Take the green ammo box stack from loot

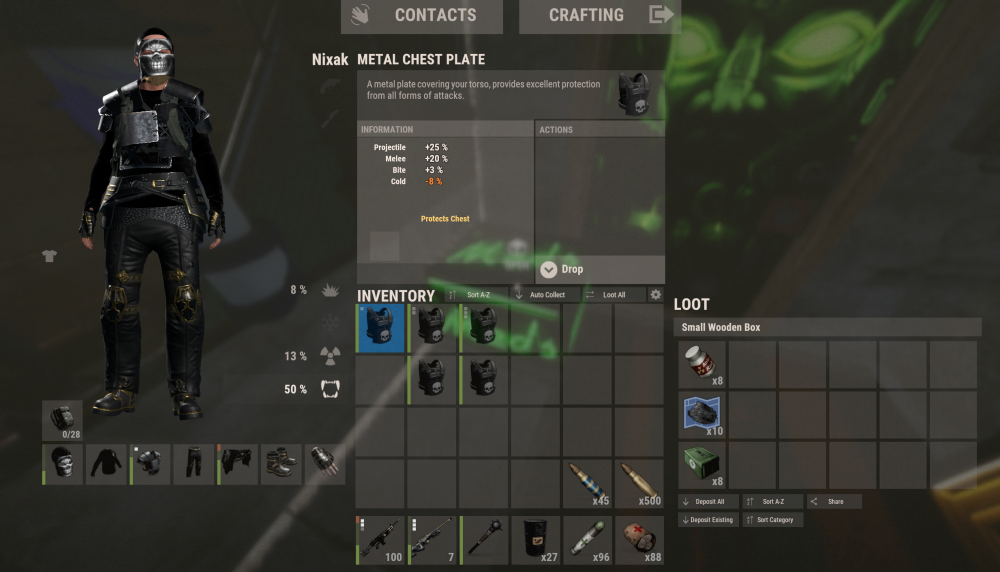(703, 466)
